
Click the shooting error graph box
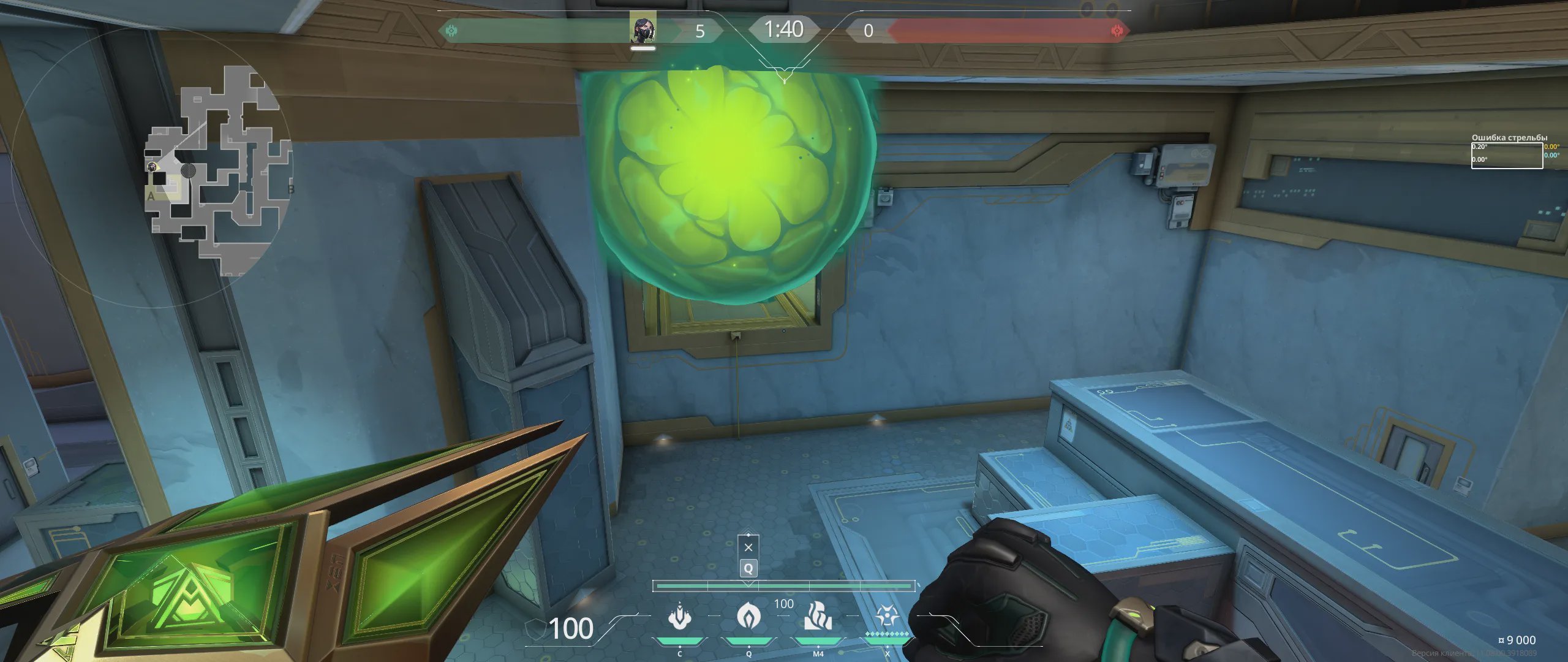(x=1506, y=155)
